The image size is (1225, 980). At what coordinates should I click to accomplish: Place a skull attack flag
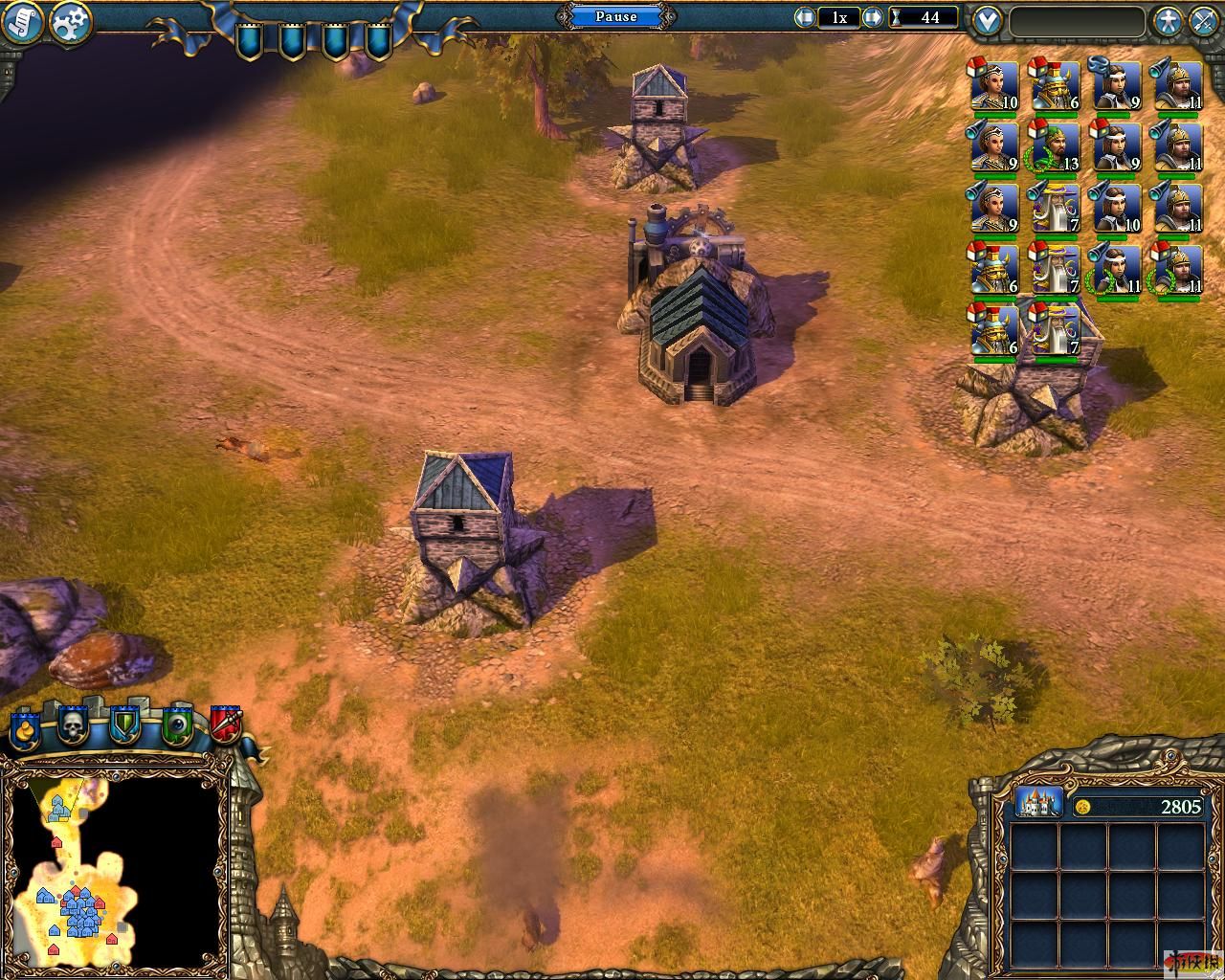[74, 727]
